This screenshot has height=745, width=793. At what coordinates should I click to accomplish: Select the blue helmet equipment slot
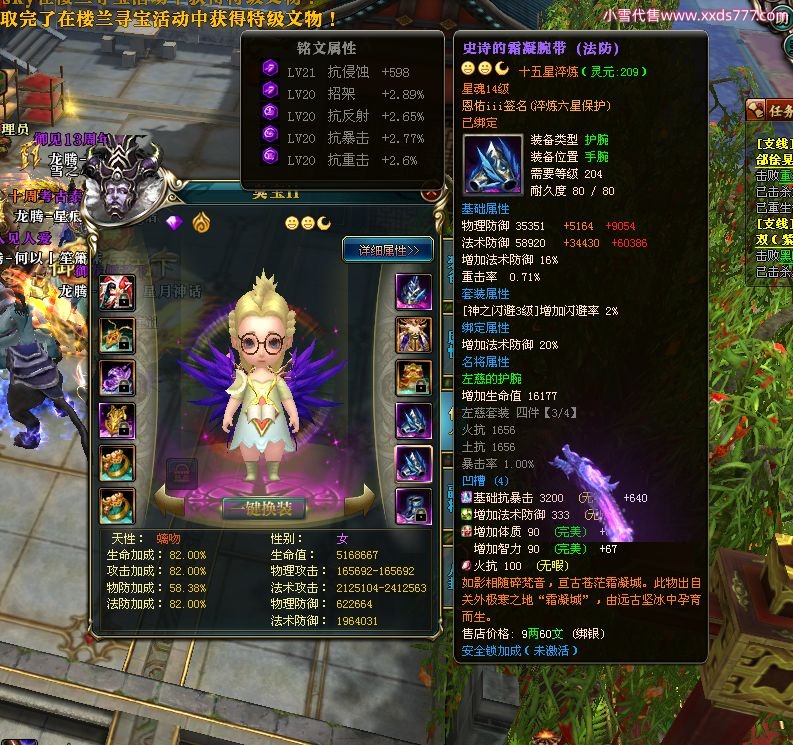tap(413, 291)
